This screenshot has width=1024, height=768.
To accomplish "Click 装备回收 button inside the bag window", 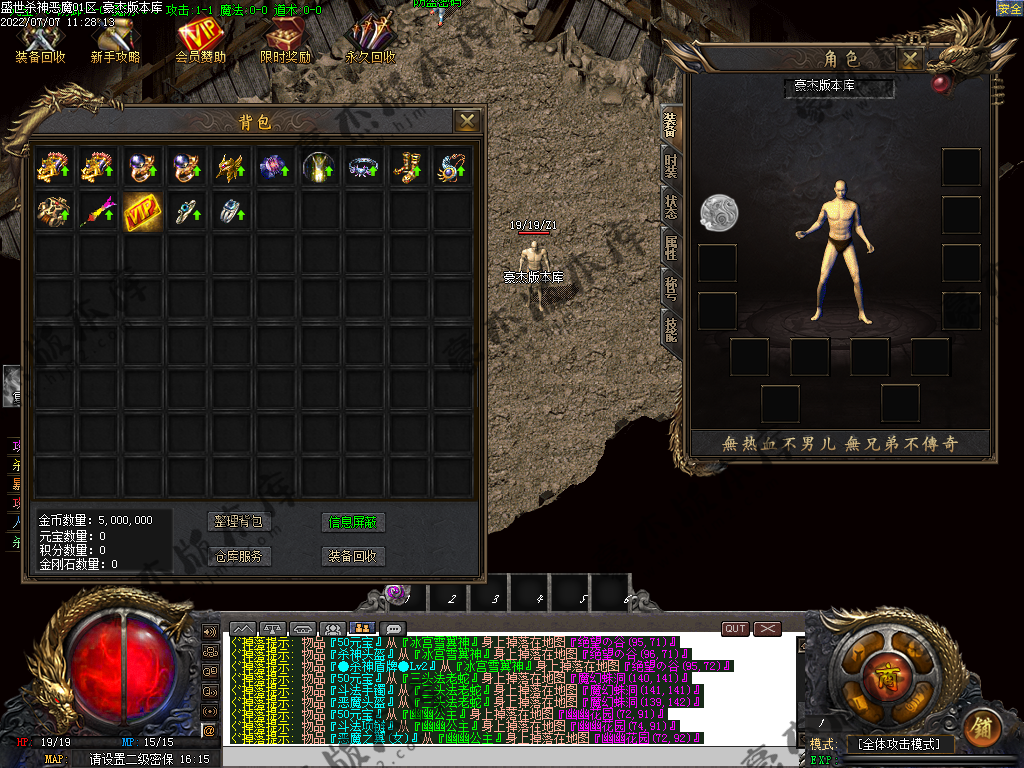I will pyautogui.click(x=353, y=556).
